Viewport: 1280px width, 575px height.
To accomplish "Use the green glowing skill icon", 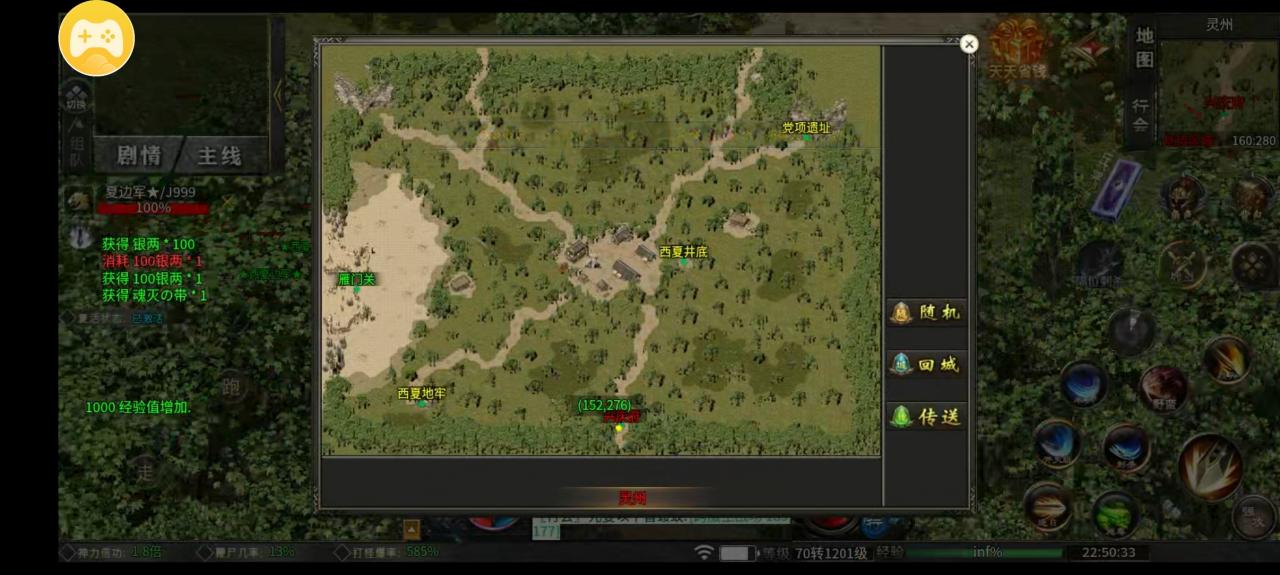I will 1115,514.
